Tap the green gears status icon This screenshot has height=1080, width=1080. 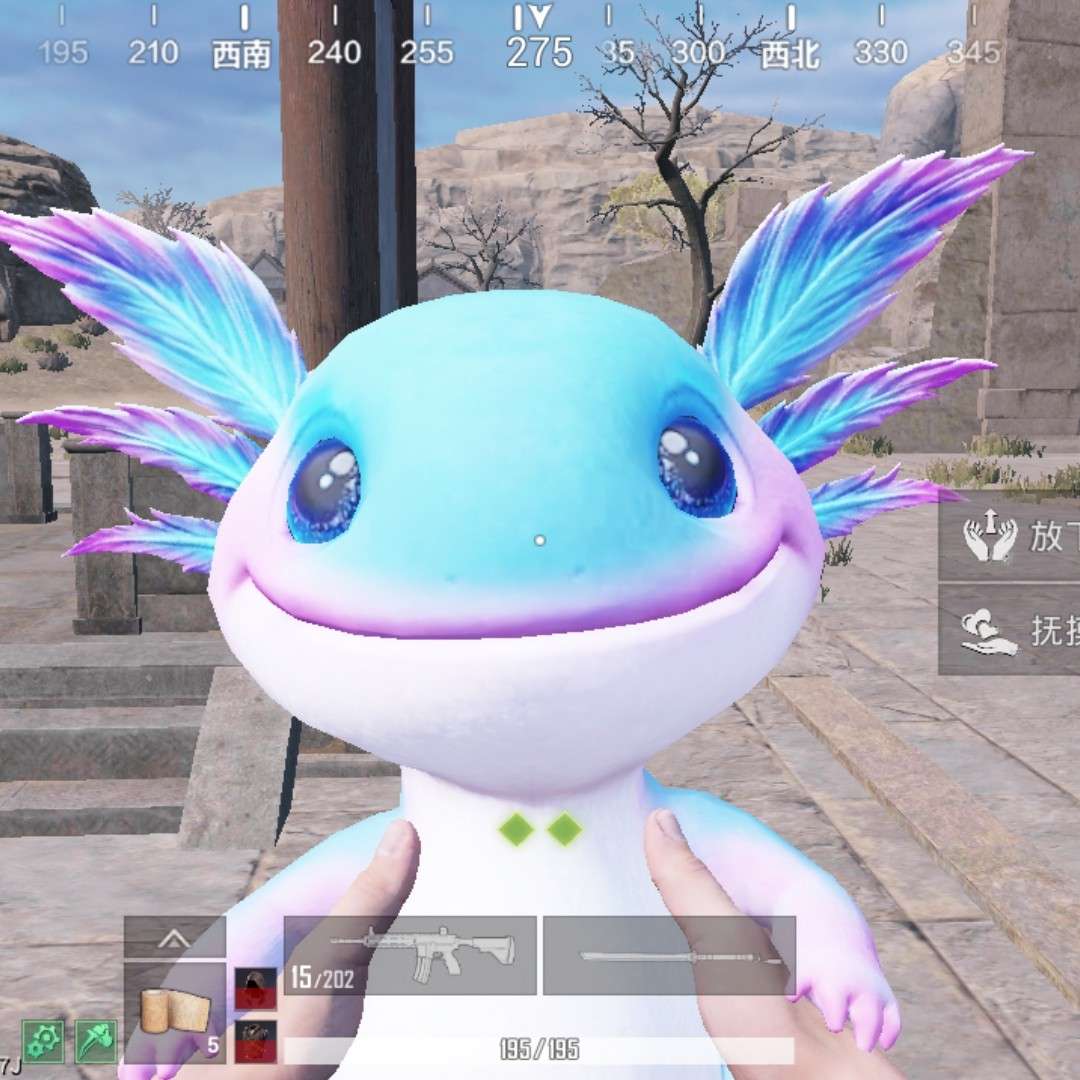point(43,1042)
